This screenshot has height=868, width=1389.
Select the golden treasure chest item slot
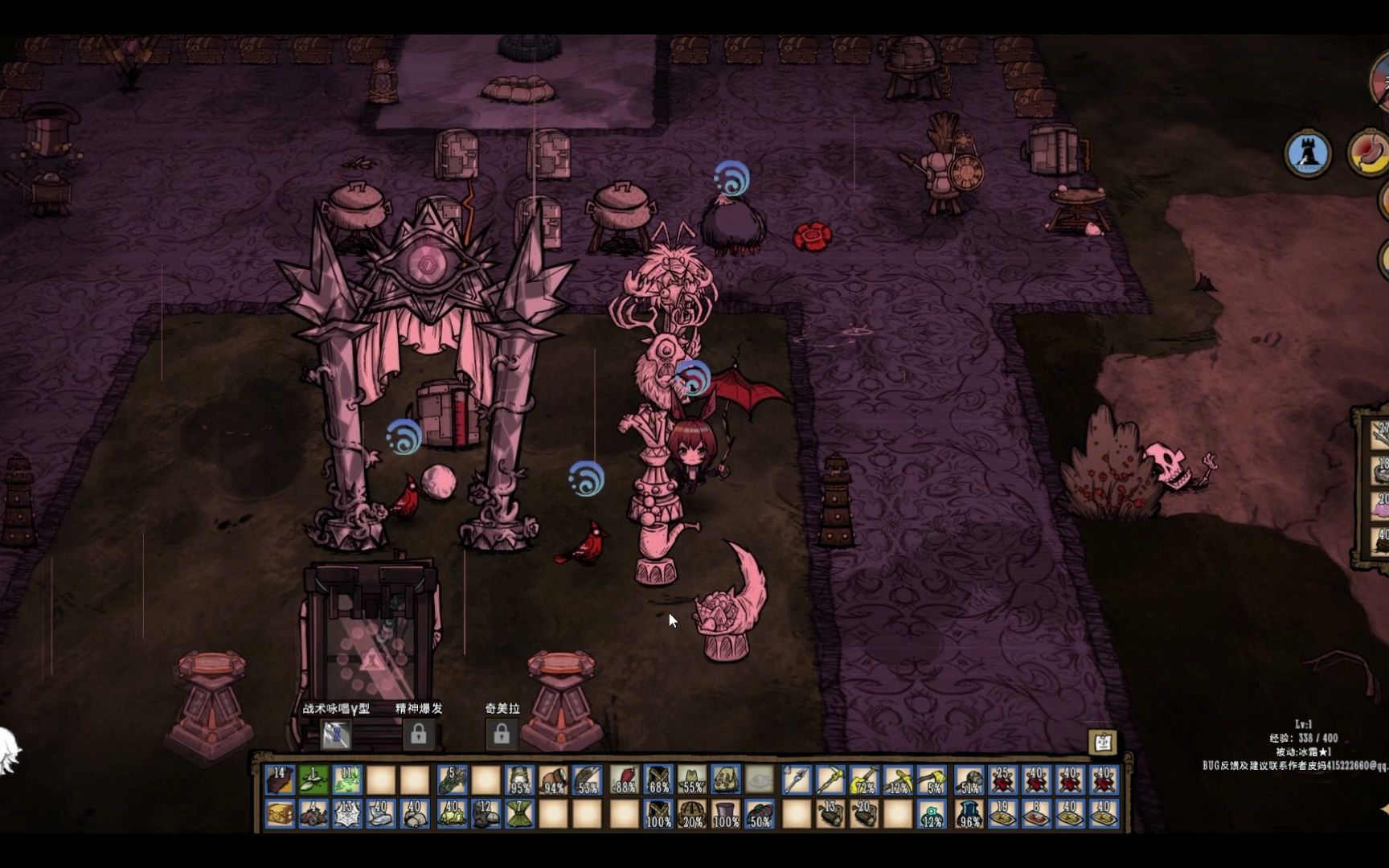pos(280,814)
